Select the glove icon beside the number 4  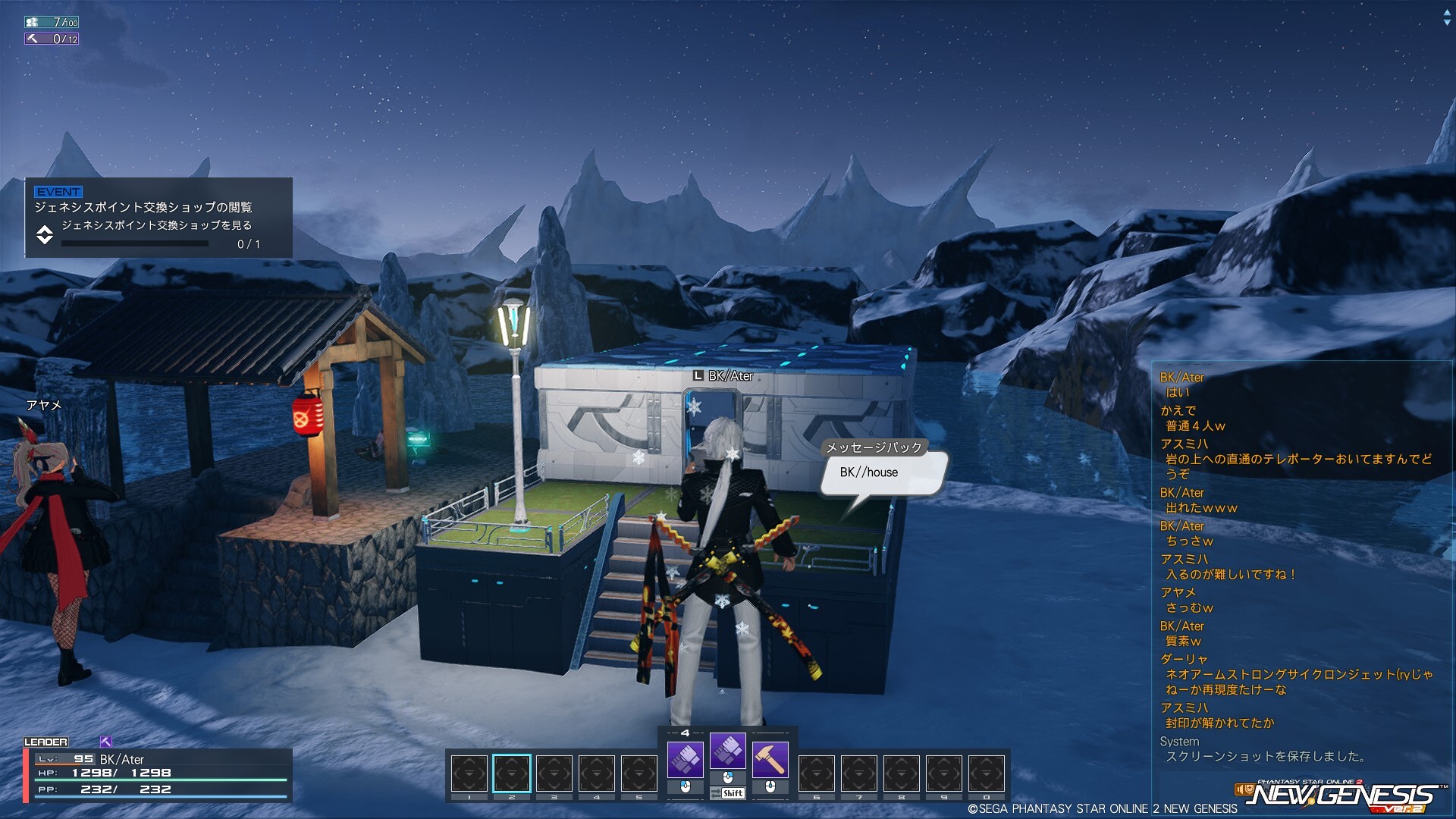coord(685,758)
